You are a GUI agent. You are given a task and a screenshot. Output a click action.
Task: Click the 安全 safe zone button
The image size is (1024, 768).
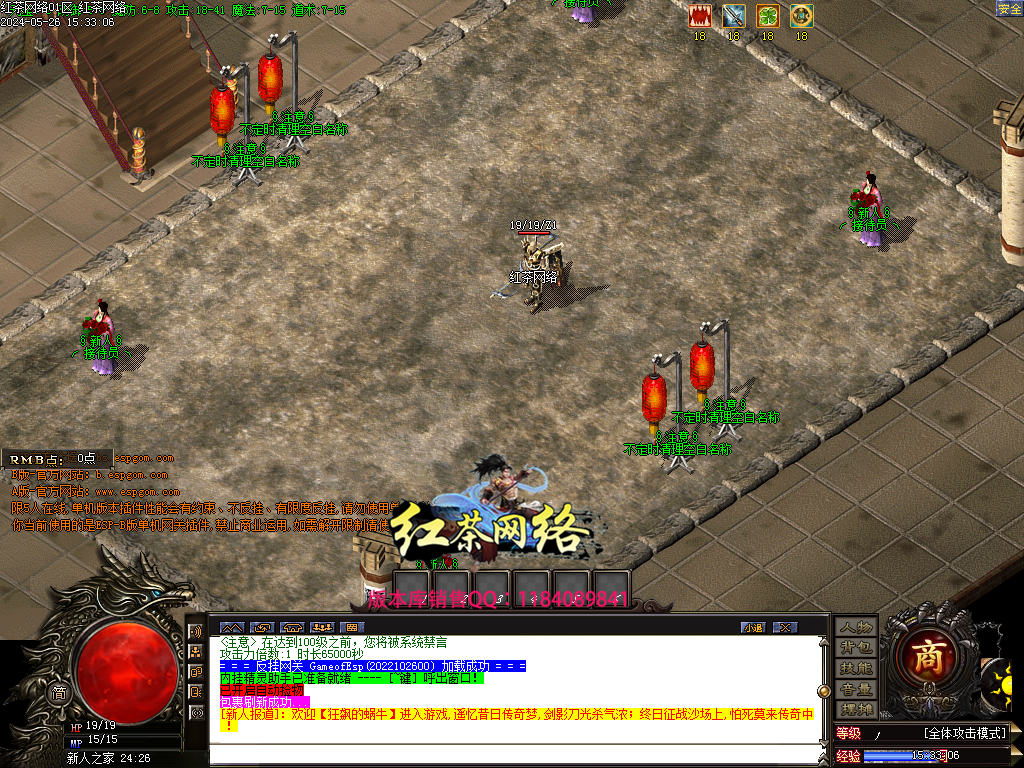point(1009,9)
